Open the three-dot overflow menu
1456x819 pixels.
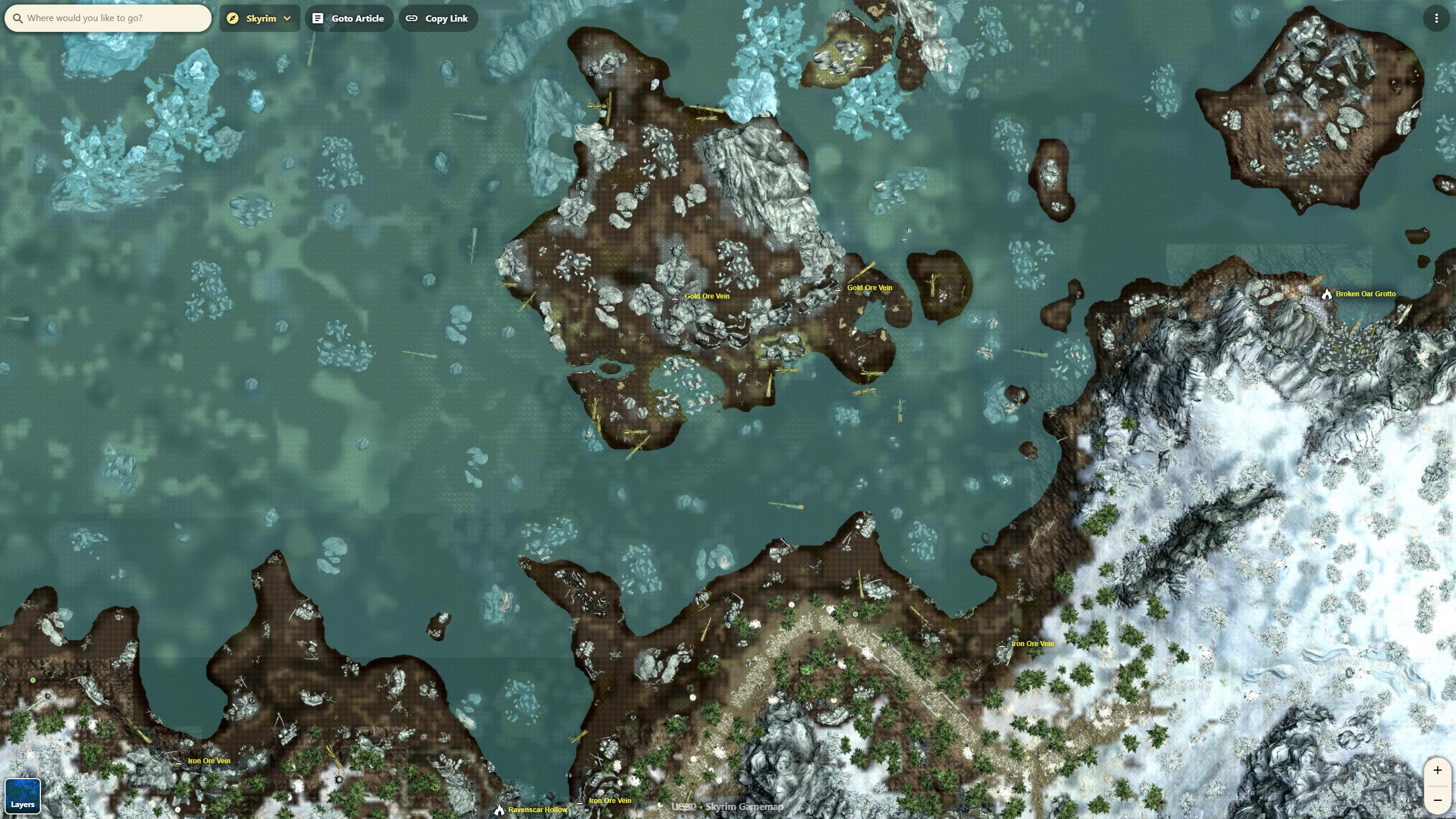click(x=1437, y=18)
